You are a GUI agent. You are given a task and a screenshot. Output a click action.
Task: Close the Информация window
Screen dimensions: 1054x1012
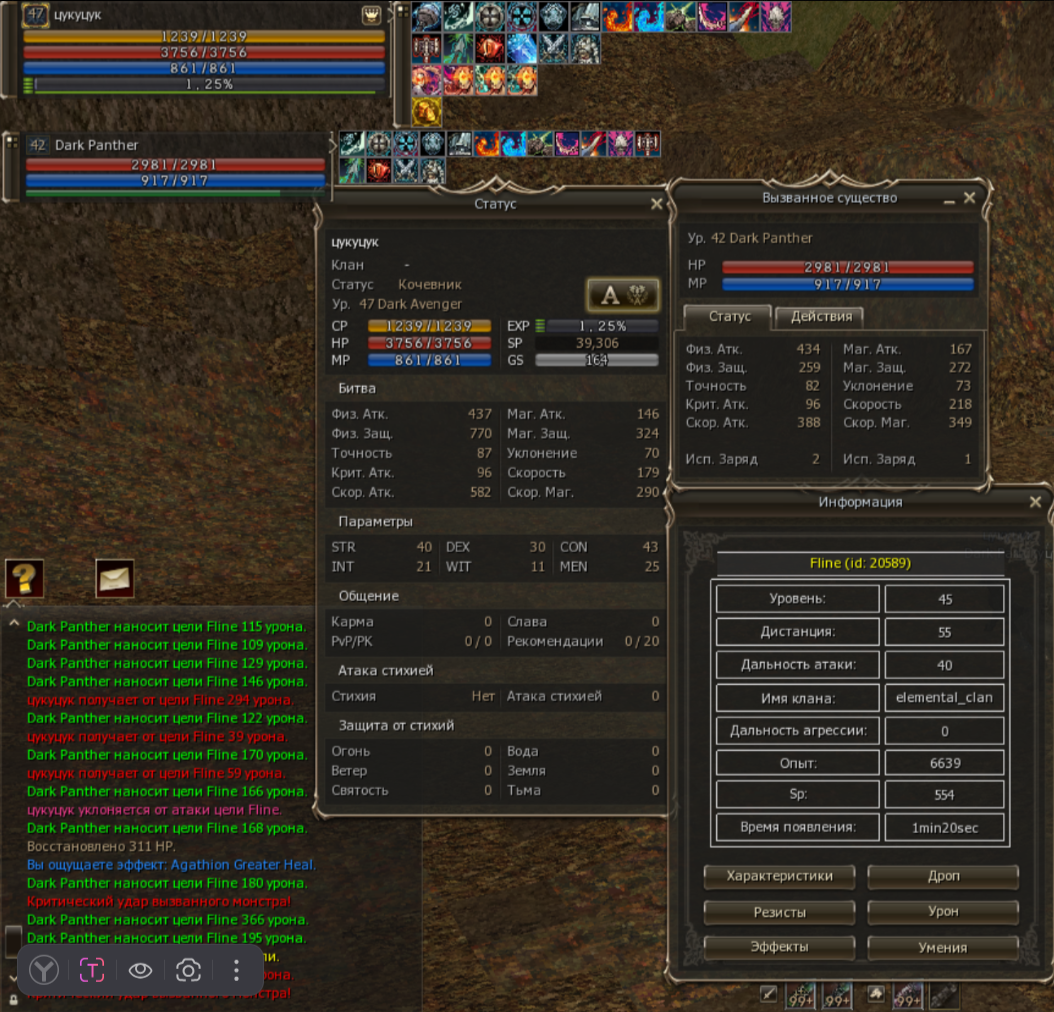pyautogui.click(x=1035, y=502)
